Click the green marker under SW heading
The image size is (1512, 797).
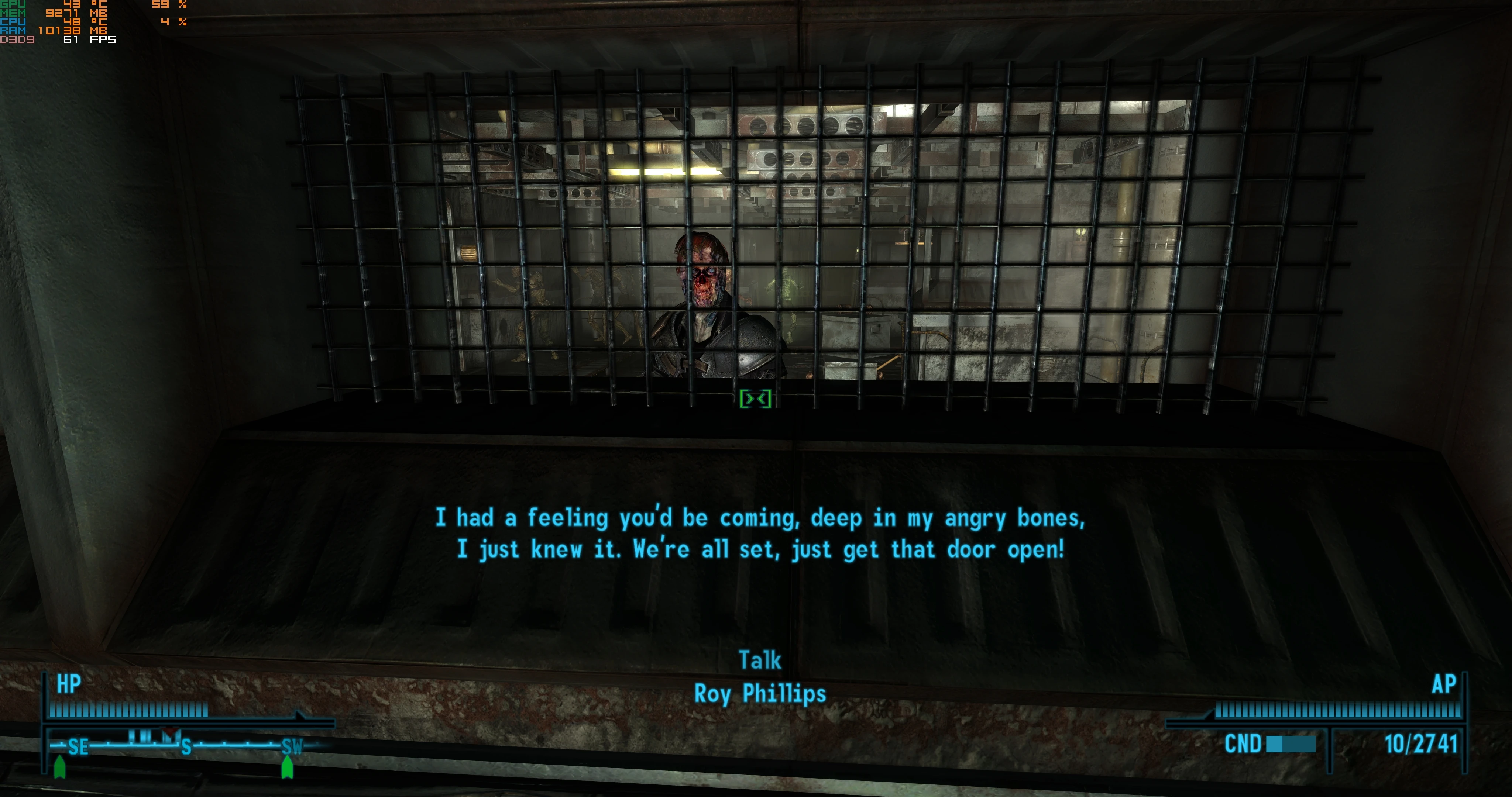[287, 764]
